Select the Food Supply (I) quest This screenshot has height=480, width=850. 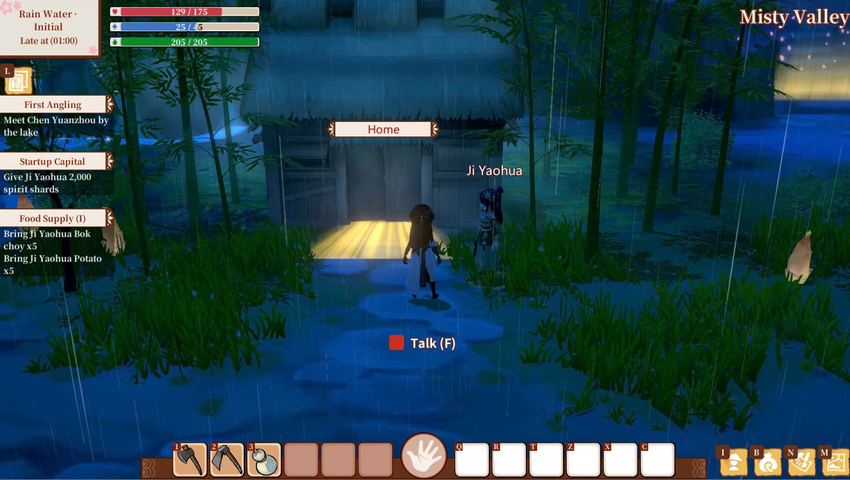pyautogui.click(x=55, y=218)
